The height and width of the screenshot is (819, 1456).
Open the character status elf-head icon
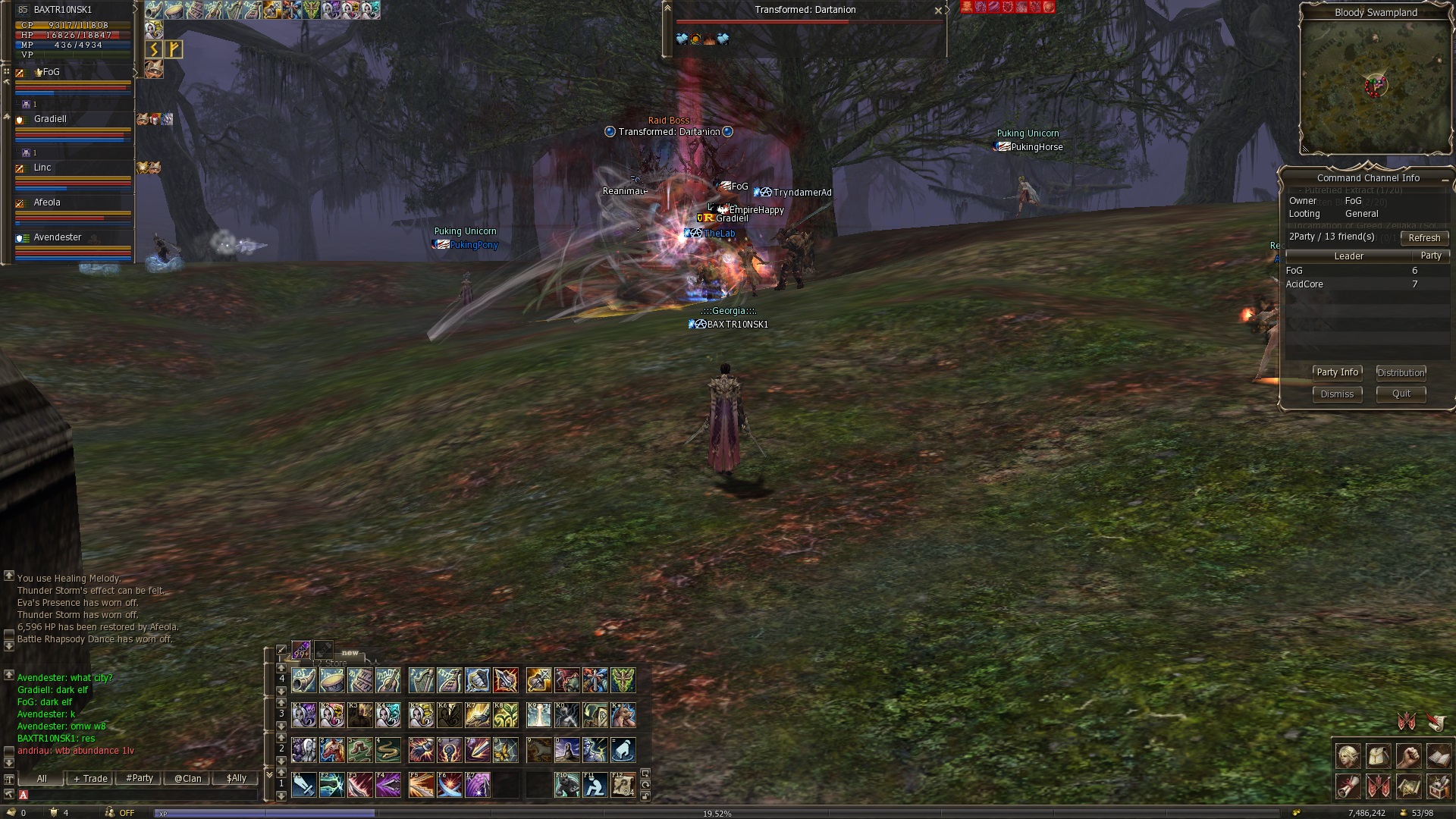click(x=1348, y=756)
